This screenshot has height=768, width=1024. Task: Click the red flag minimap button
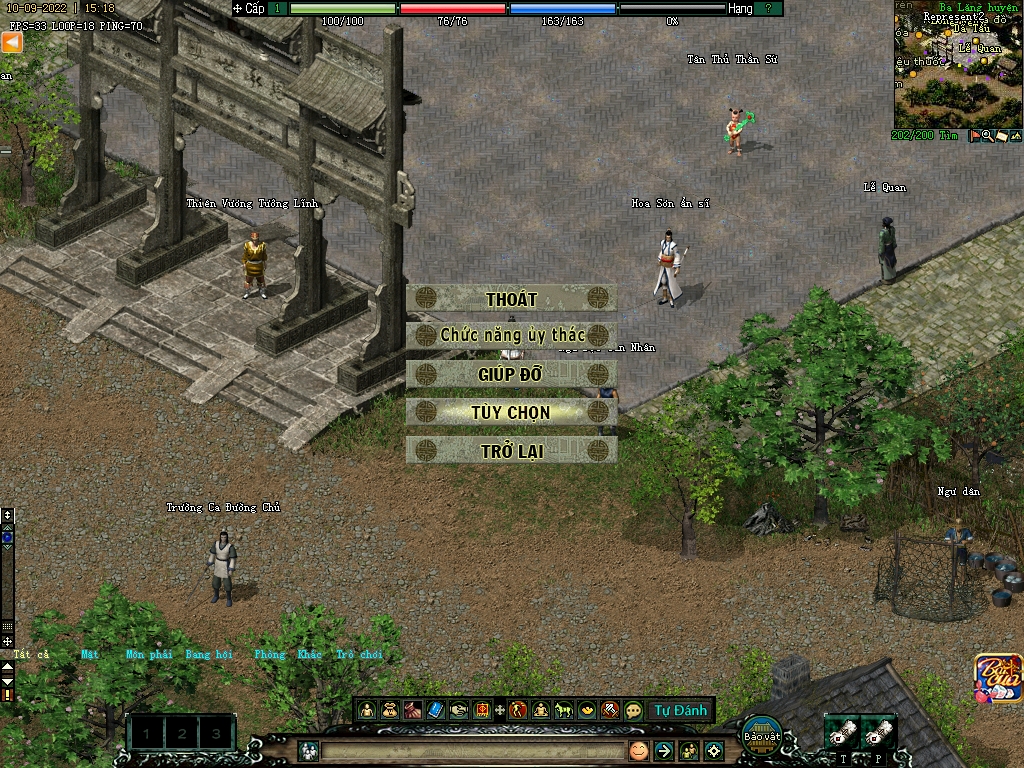click(975, 136)
